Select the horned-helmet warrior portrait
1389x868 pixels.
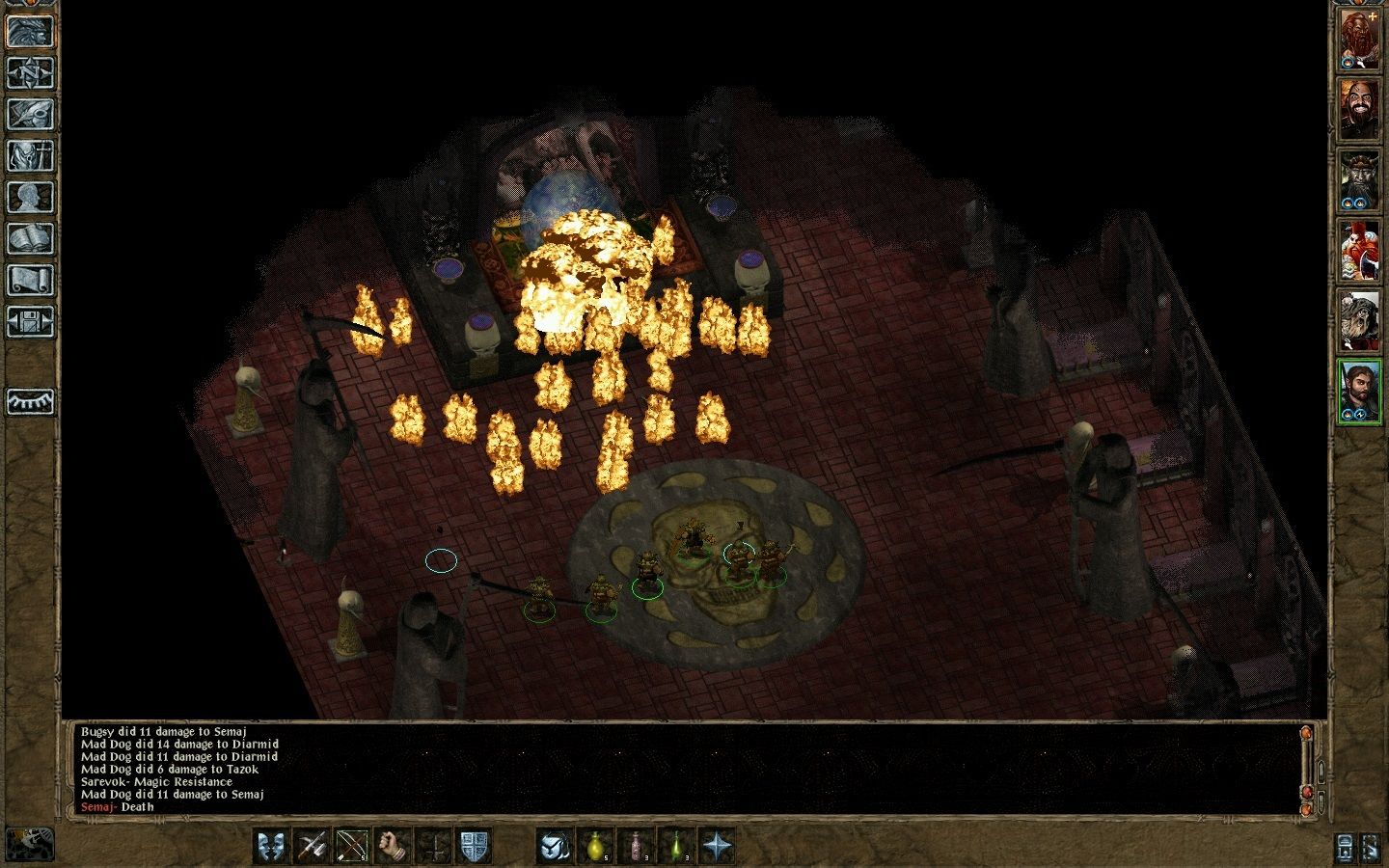click(x=1359, y=182)
